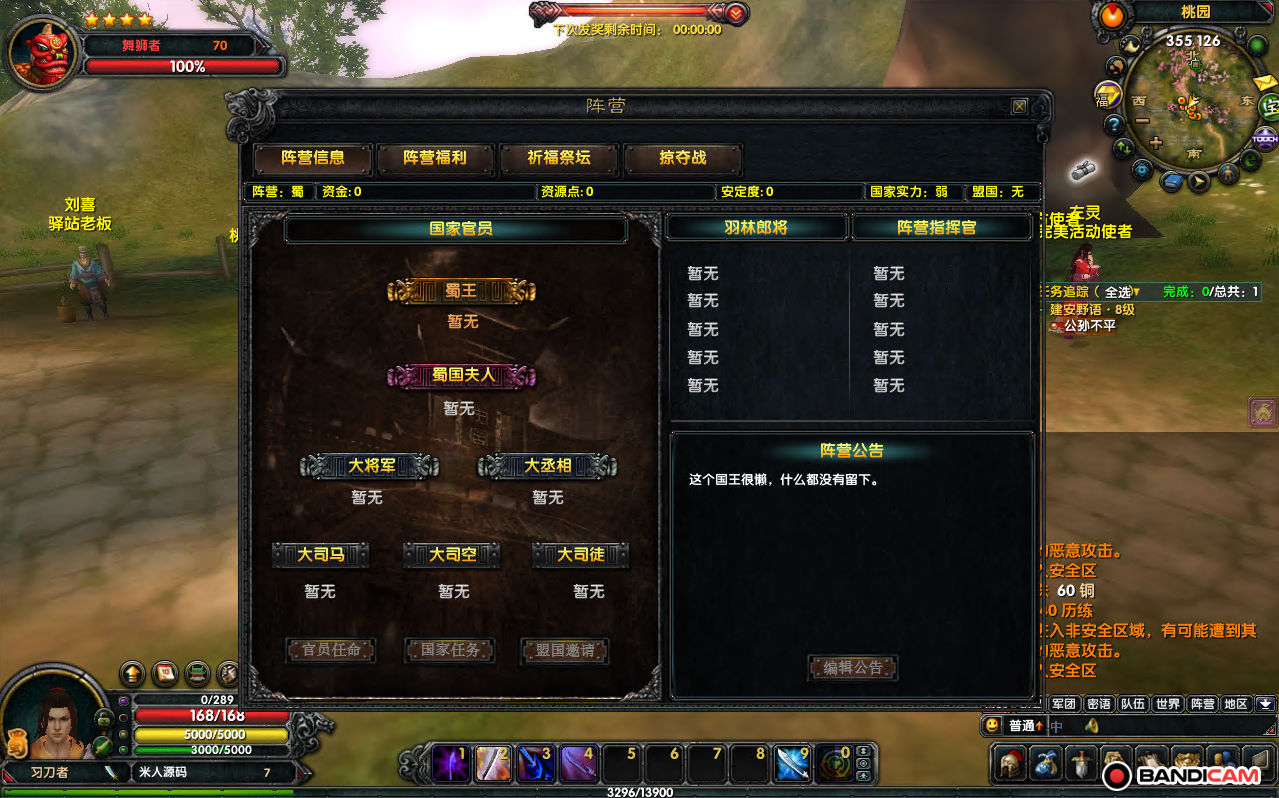Select the 掠夺战 tab
Image resolution: width=1279 pixels, height=798 pixels.
point(683,158)
